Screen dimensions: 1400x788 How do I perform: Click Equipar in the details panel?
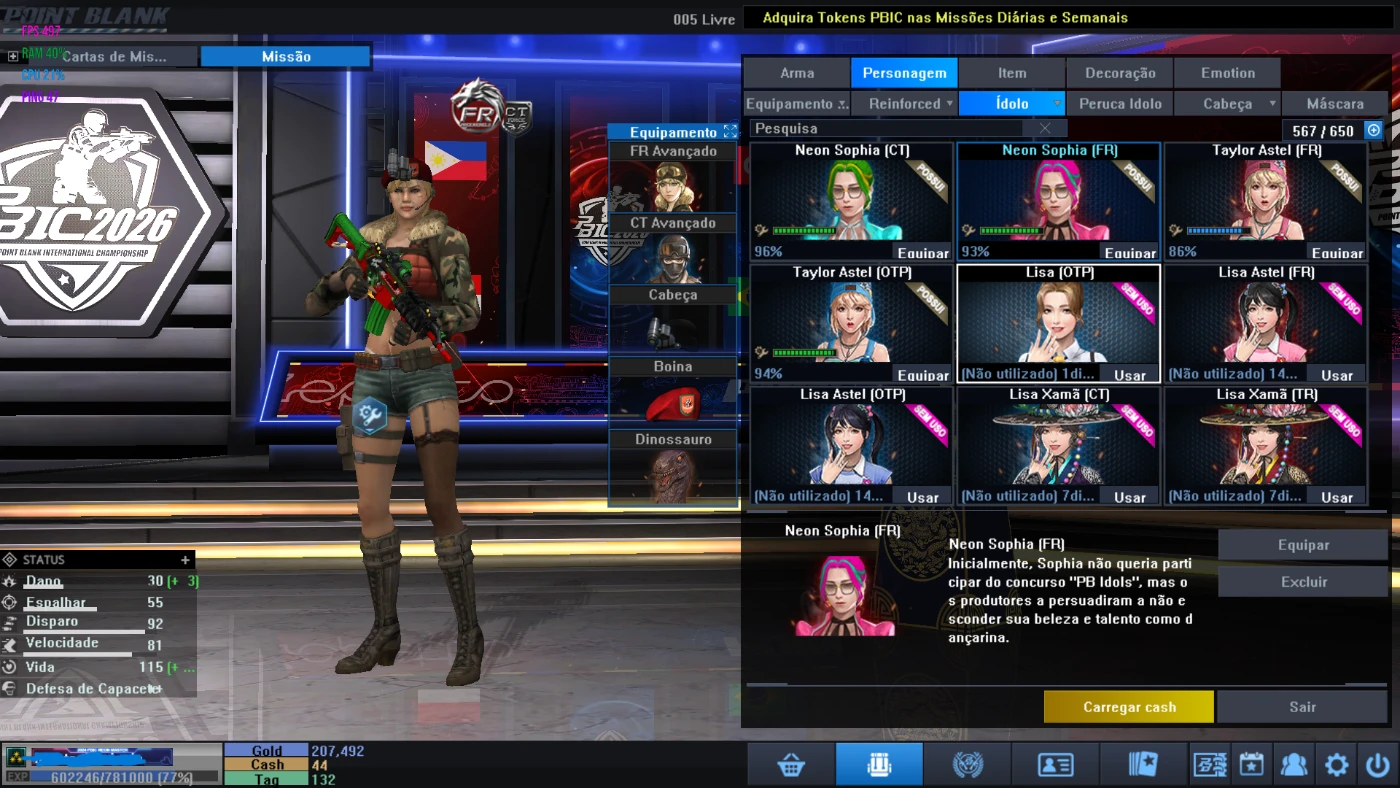pos(1303,545)
